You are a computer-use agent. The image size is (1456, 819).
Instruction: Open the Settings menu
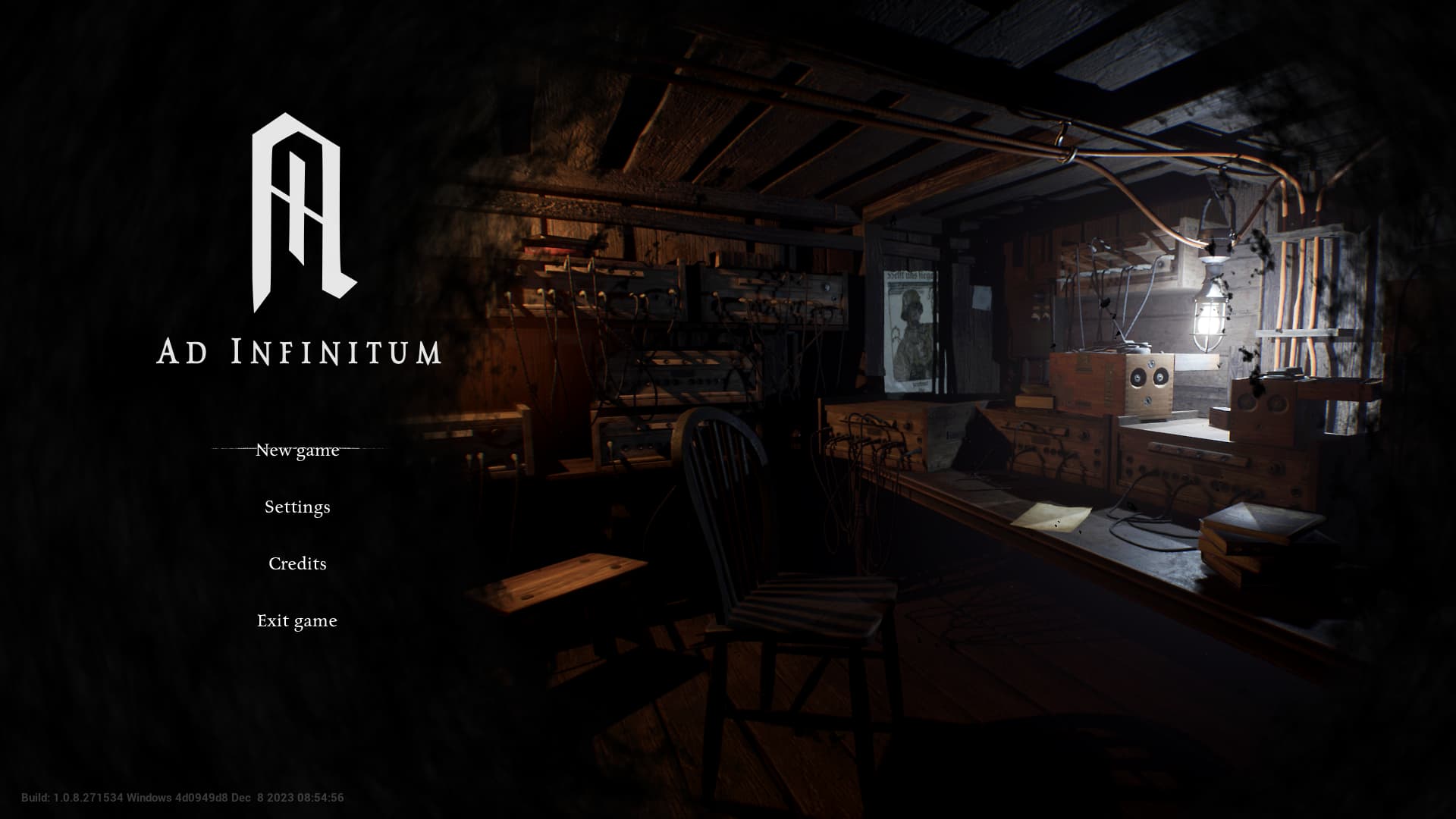point(297,507)
